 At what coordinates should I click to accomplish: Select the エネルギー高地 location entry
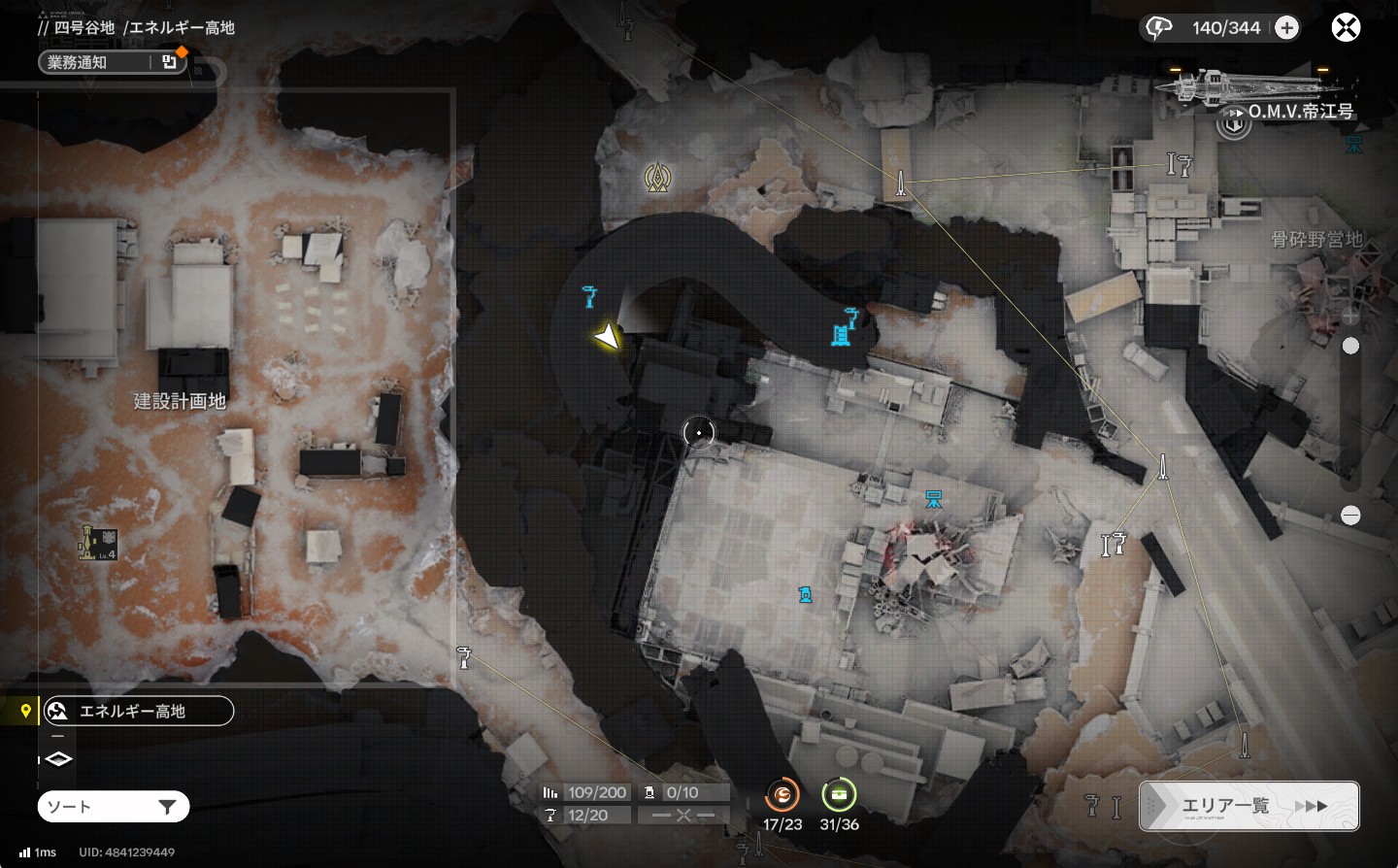coord(138,711)
